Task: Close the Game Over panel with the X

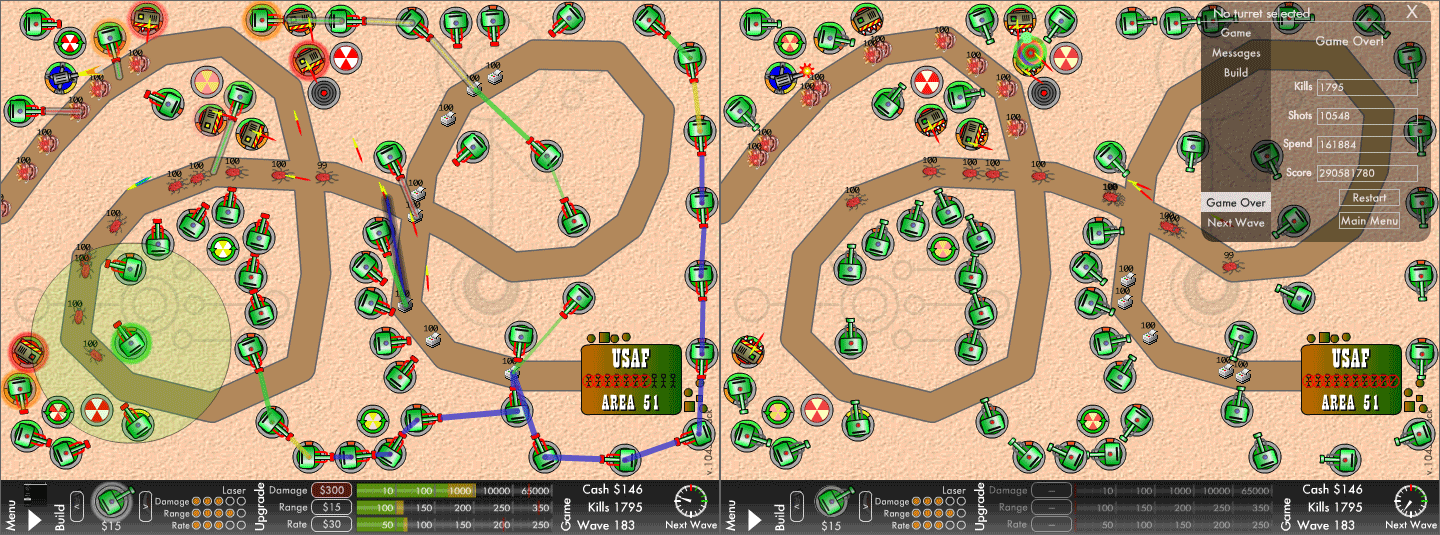Action: (1411, 12)
